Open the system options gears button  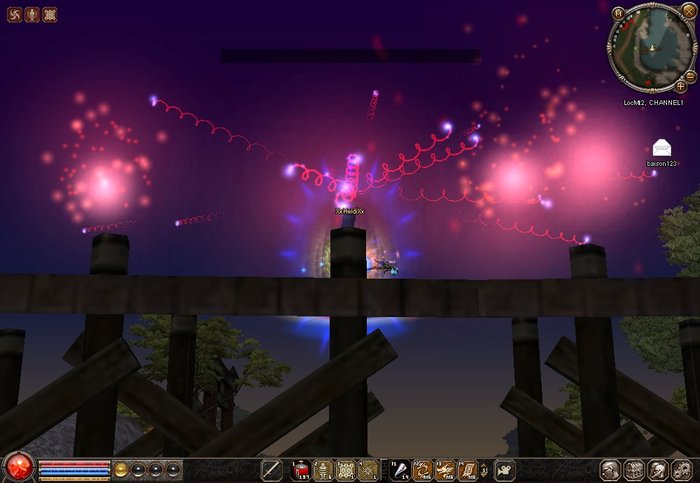pyautogui.click(x=681, y=469)
